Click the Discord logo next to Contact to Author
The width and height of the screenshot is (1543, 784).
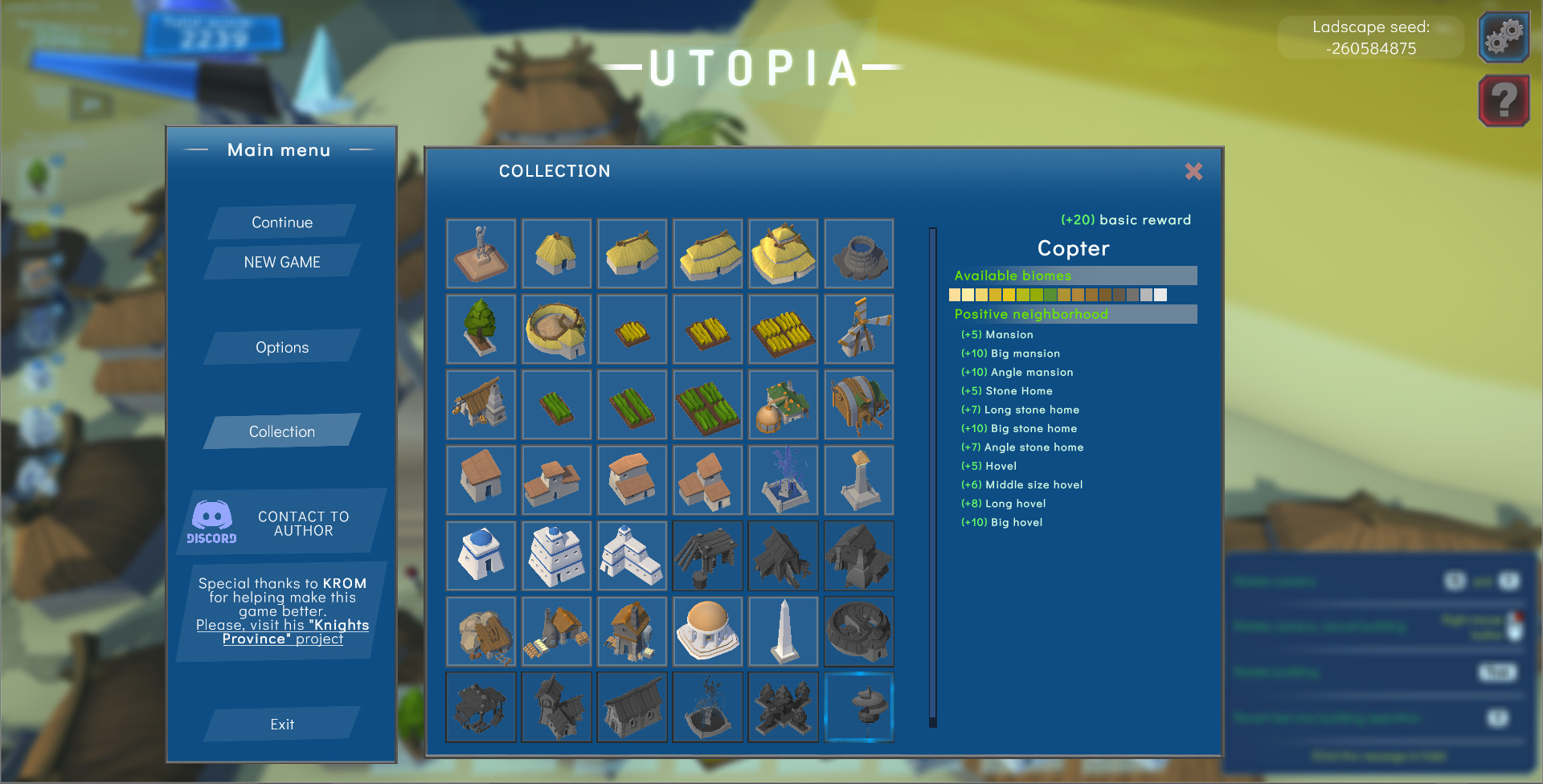[211, 522]
